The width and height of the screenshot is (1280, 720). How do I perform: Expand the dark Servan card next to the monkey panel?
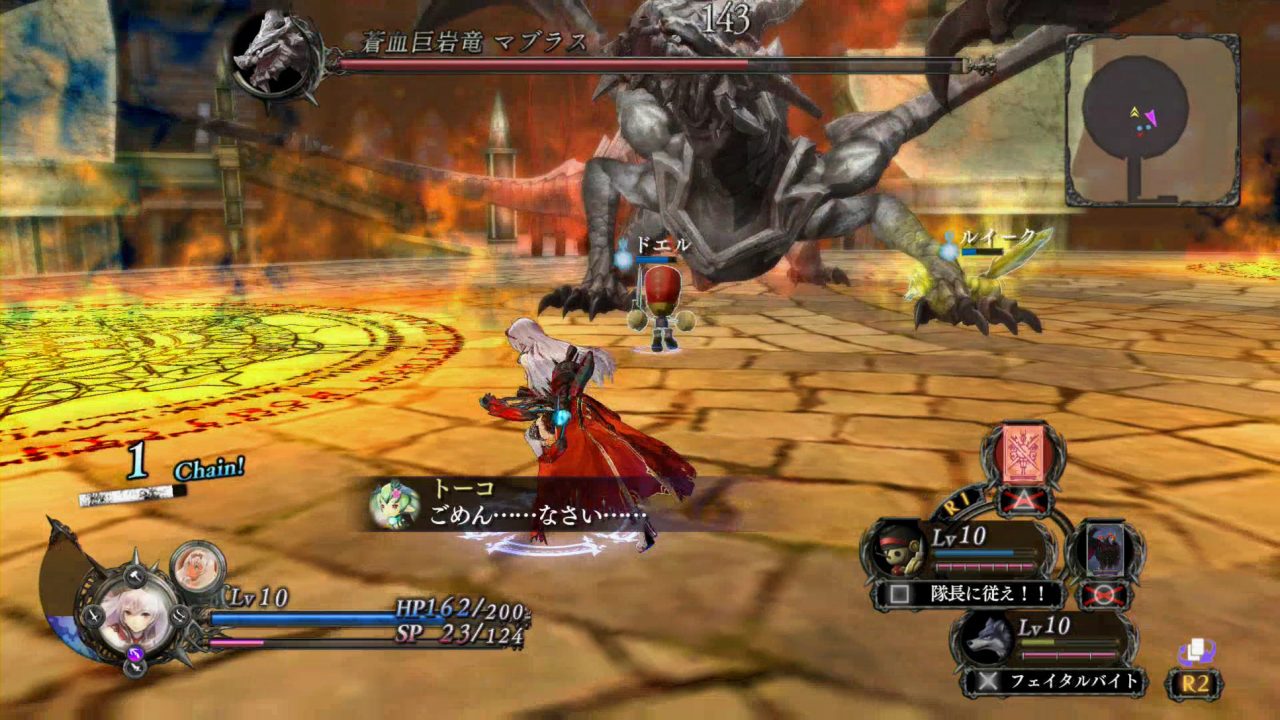click(x=1106, y=549)
